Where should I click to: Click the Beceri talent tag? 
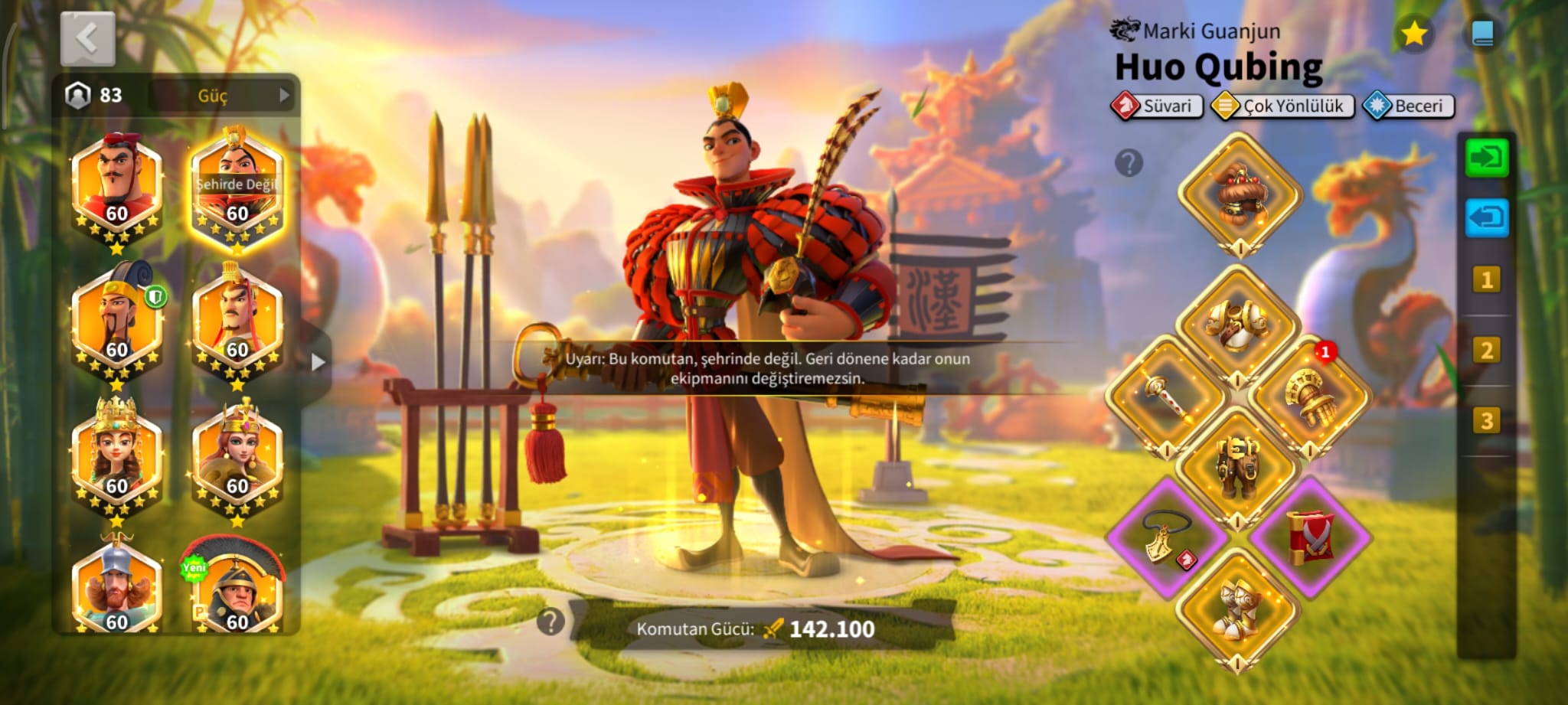click(1409, 106)
